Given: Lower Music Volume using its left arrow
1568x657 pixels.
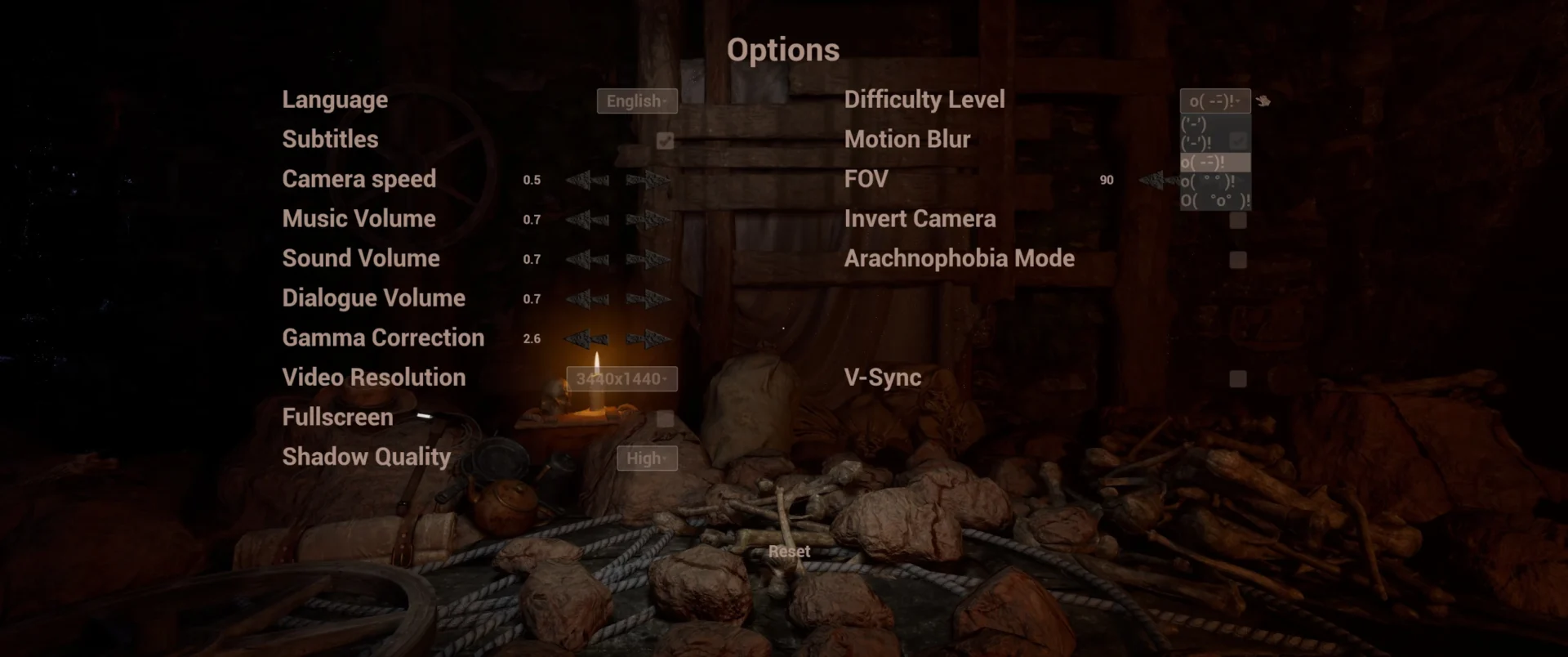Looking at the screenshot, I should coord(587,219).
